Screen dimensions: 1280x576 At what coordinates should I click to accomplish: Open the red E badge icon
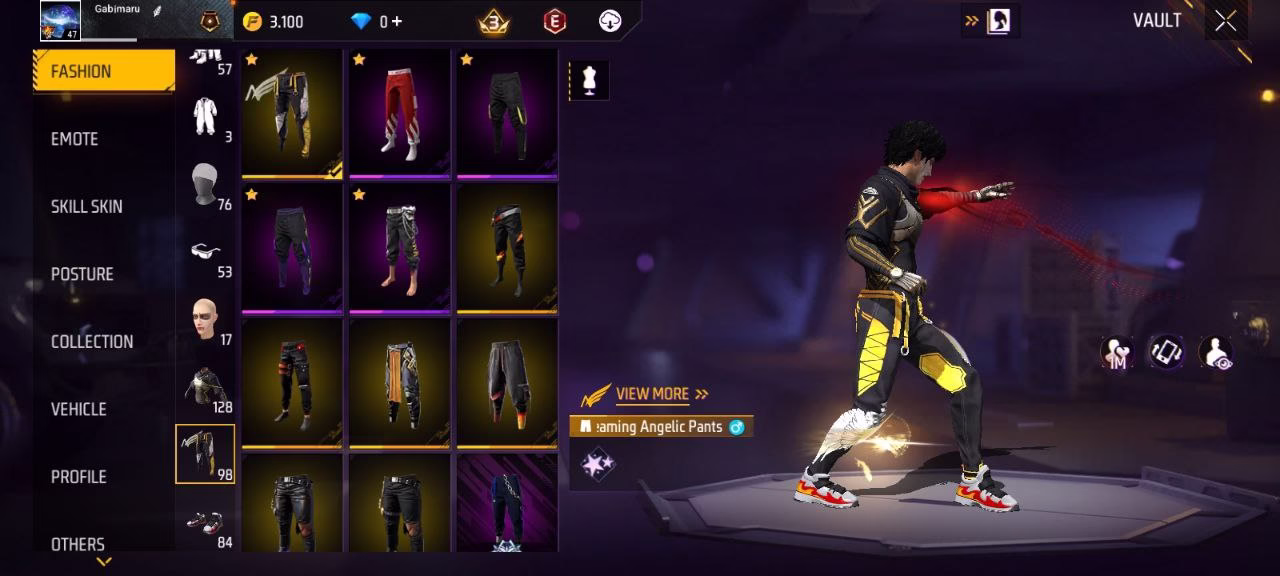click(554, 21)
